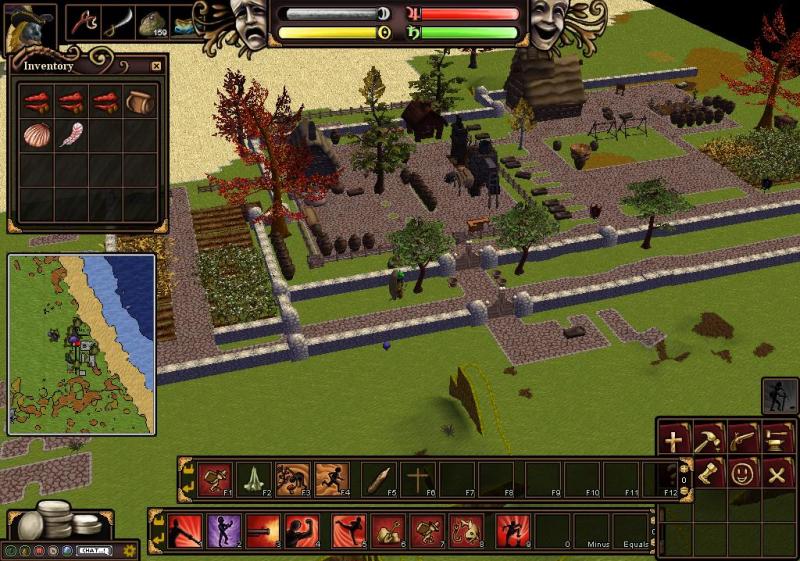Viewport: 800px width, 561px height.
Task: Click the minimap
Action: pyautogui.click(x=81, y=343)
